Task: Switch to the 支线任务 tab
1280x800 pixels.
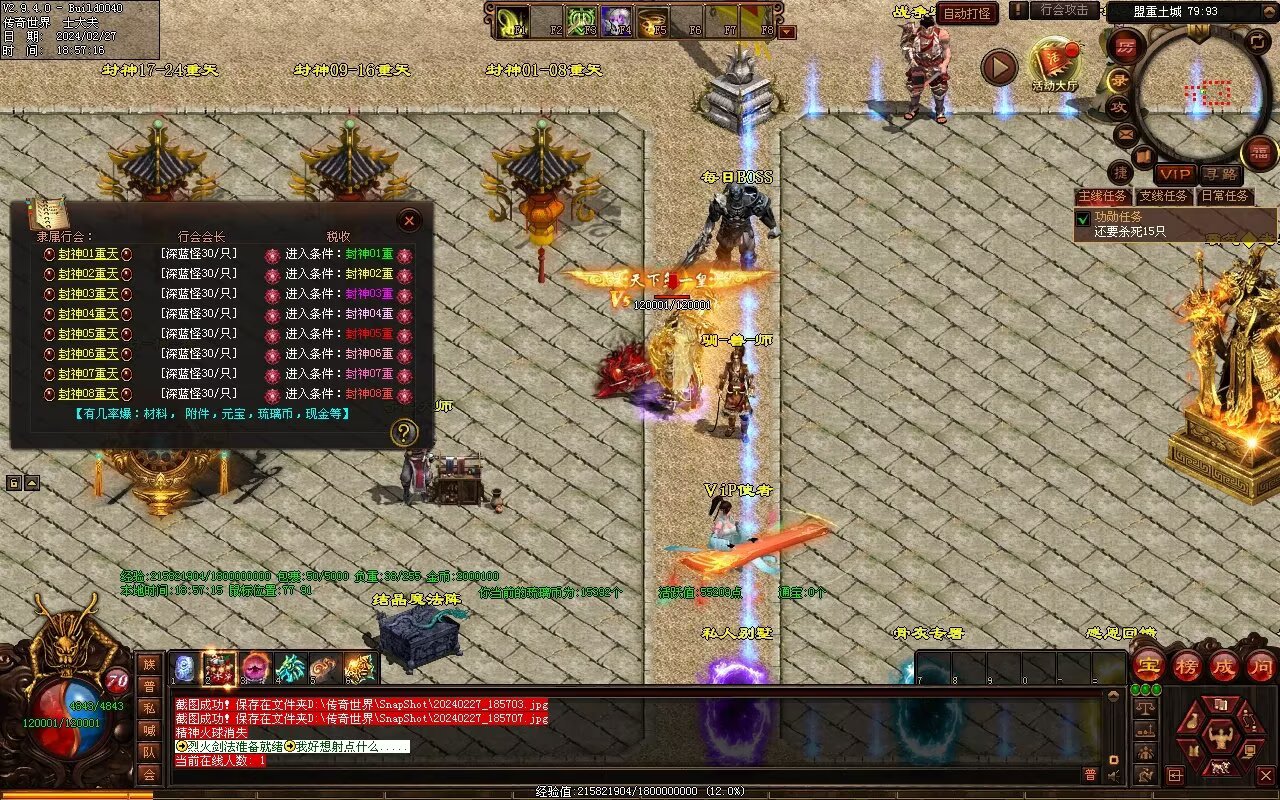Action: (x=1163, y=196)
